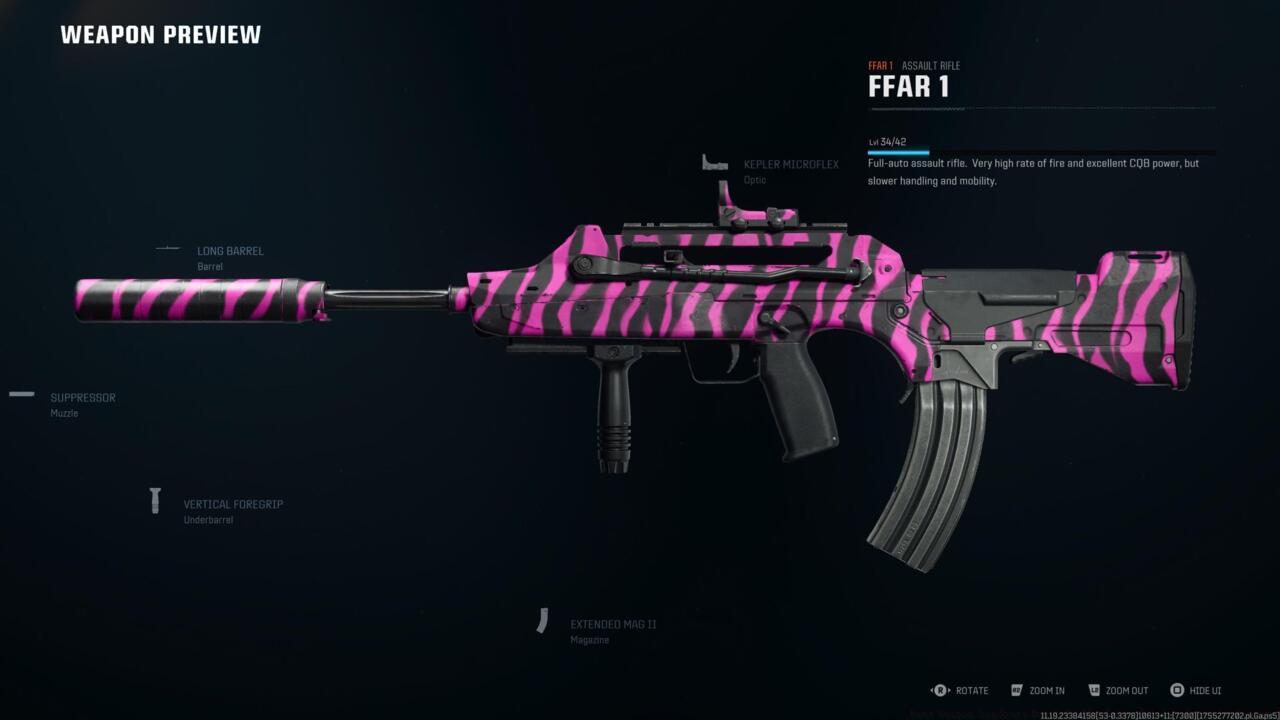Click the Extended Mag II magazine icon

pos(544,620)
